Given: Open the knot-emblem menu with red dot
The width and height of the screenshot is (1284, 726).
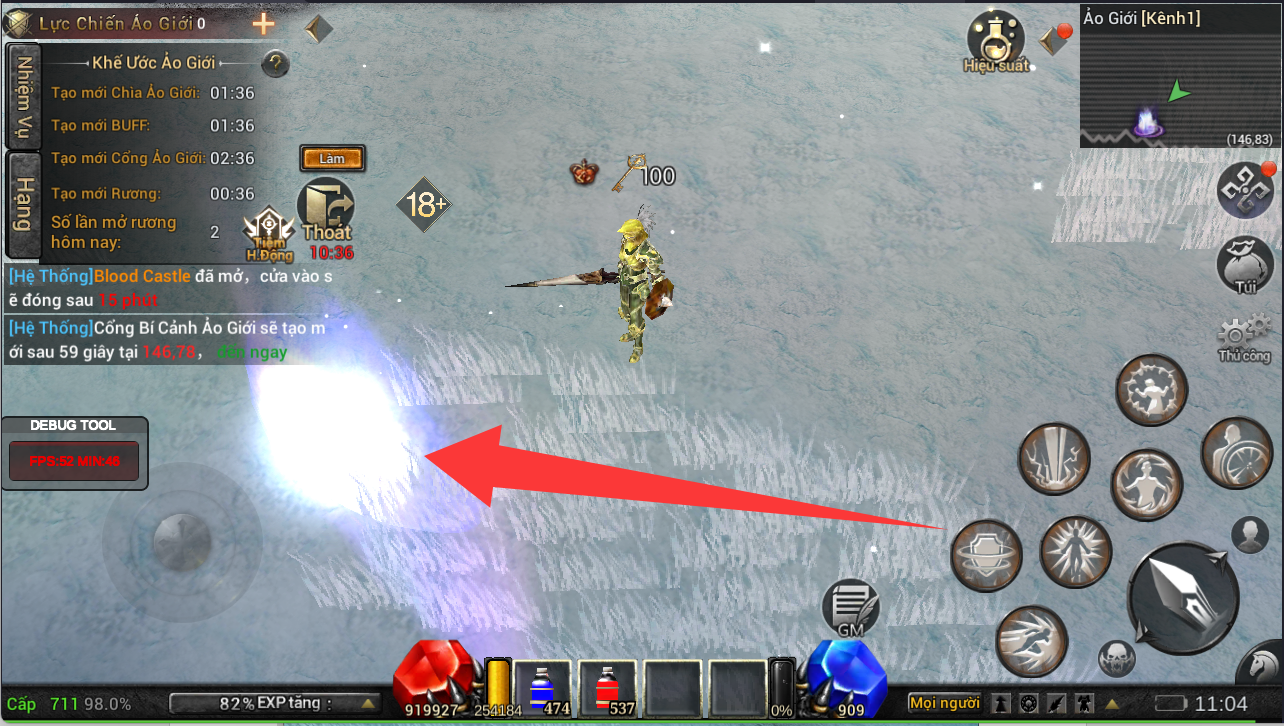Looking at the screenshot, I should tap(1244, 190).
